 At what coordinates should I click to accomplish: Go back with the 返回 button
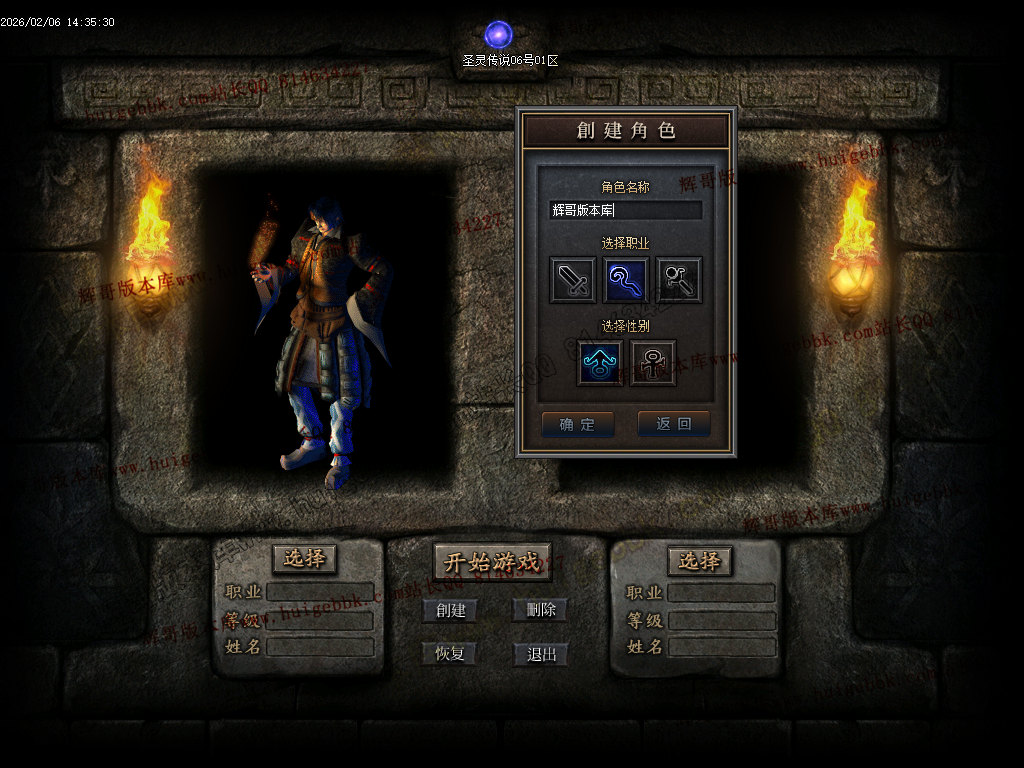674,424
